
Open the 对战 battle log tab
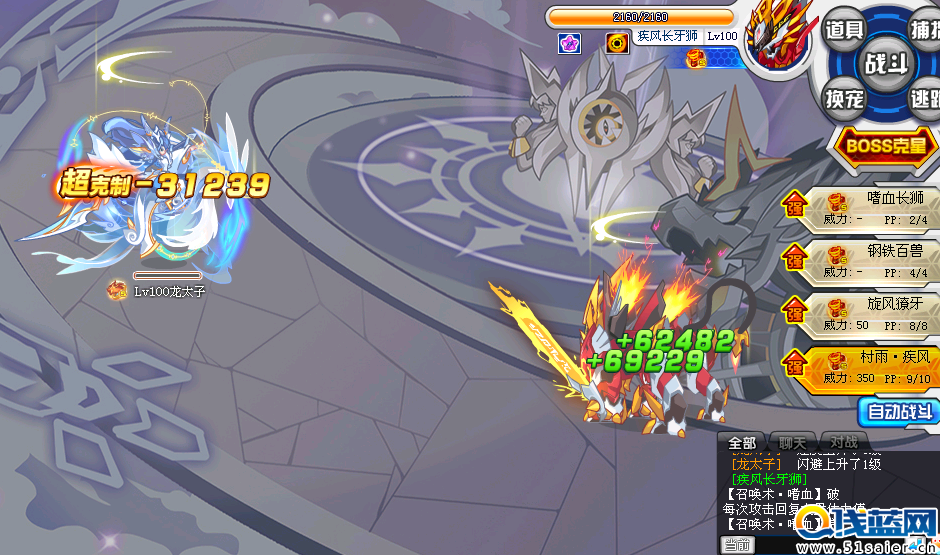pos(843,443)
